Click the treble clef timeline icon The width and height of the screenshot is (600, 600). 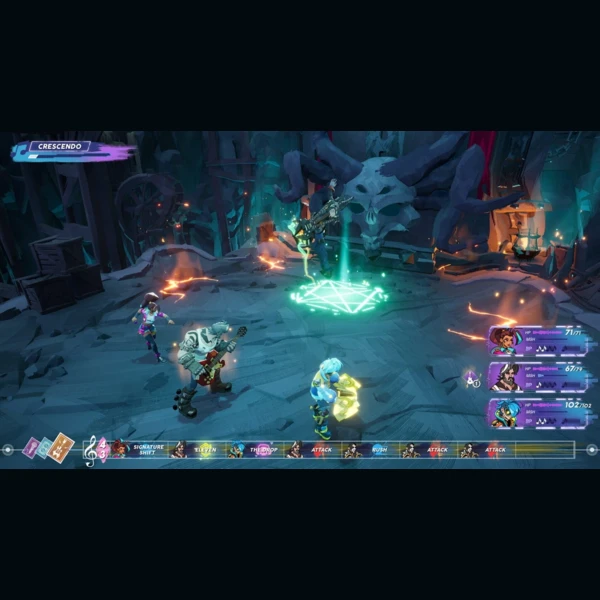click(x=93, y=450)
